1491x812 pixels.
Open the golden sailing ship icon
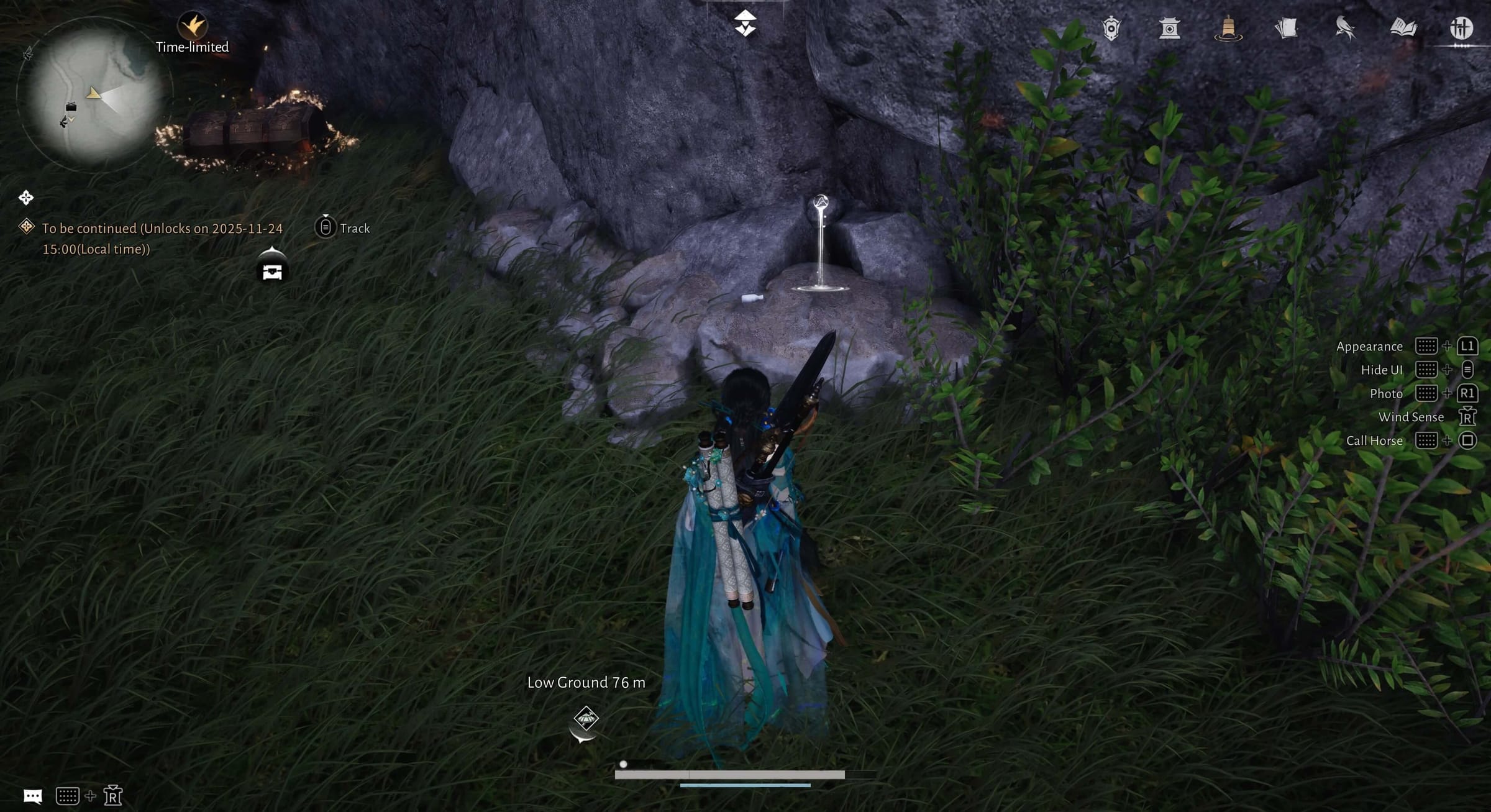[x=1228, y=28]
